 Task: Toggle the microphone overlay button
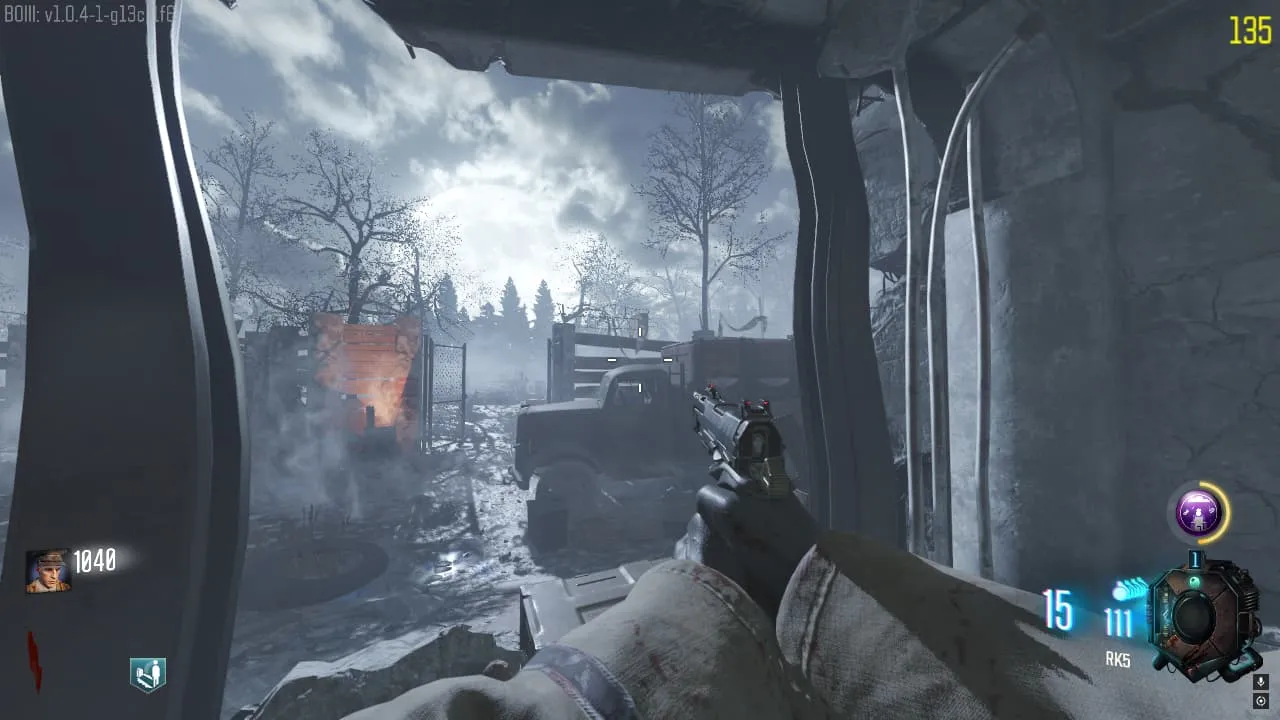point(1260,681)
